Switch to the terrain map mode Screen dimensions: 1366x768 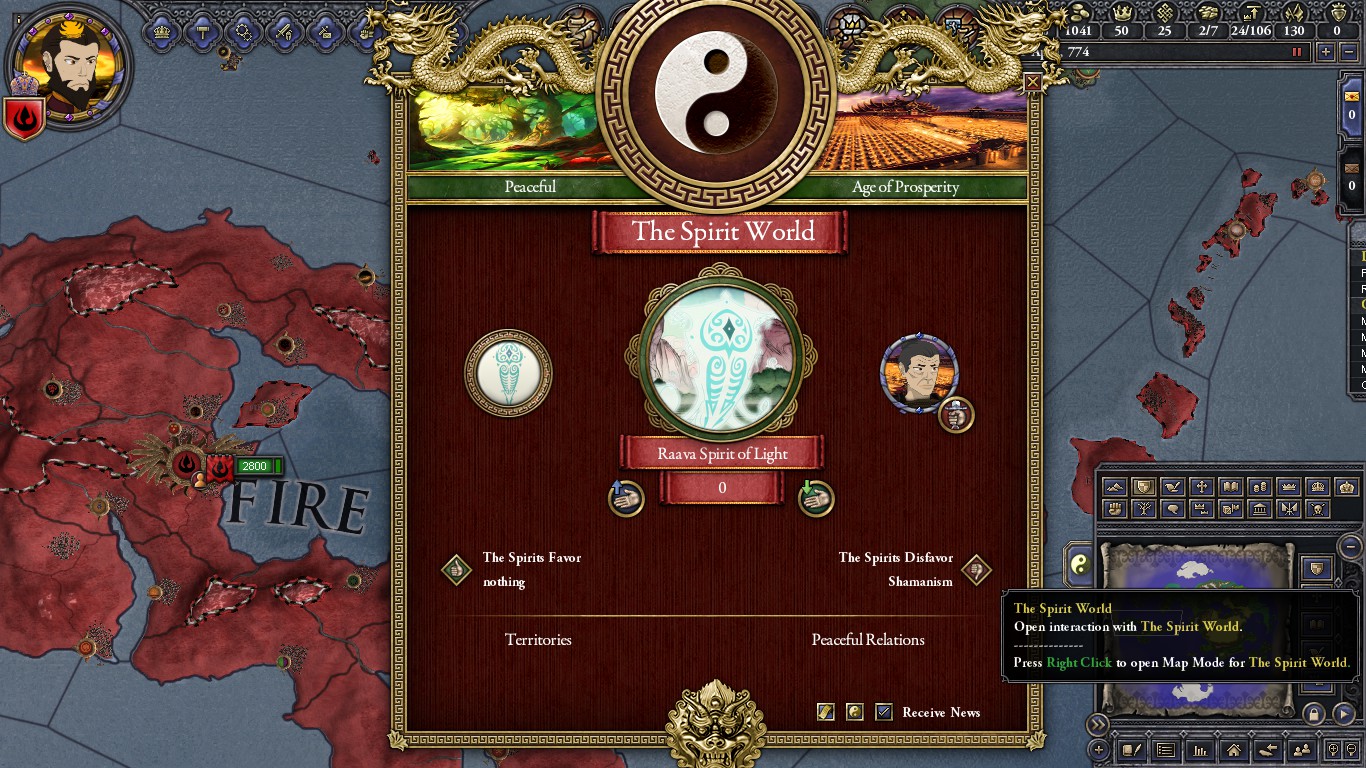1115,487
